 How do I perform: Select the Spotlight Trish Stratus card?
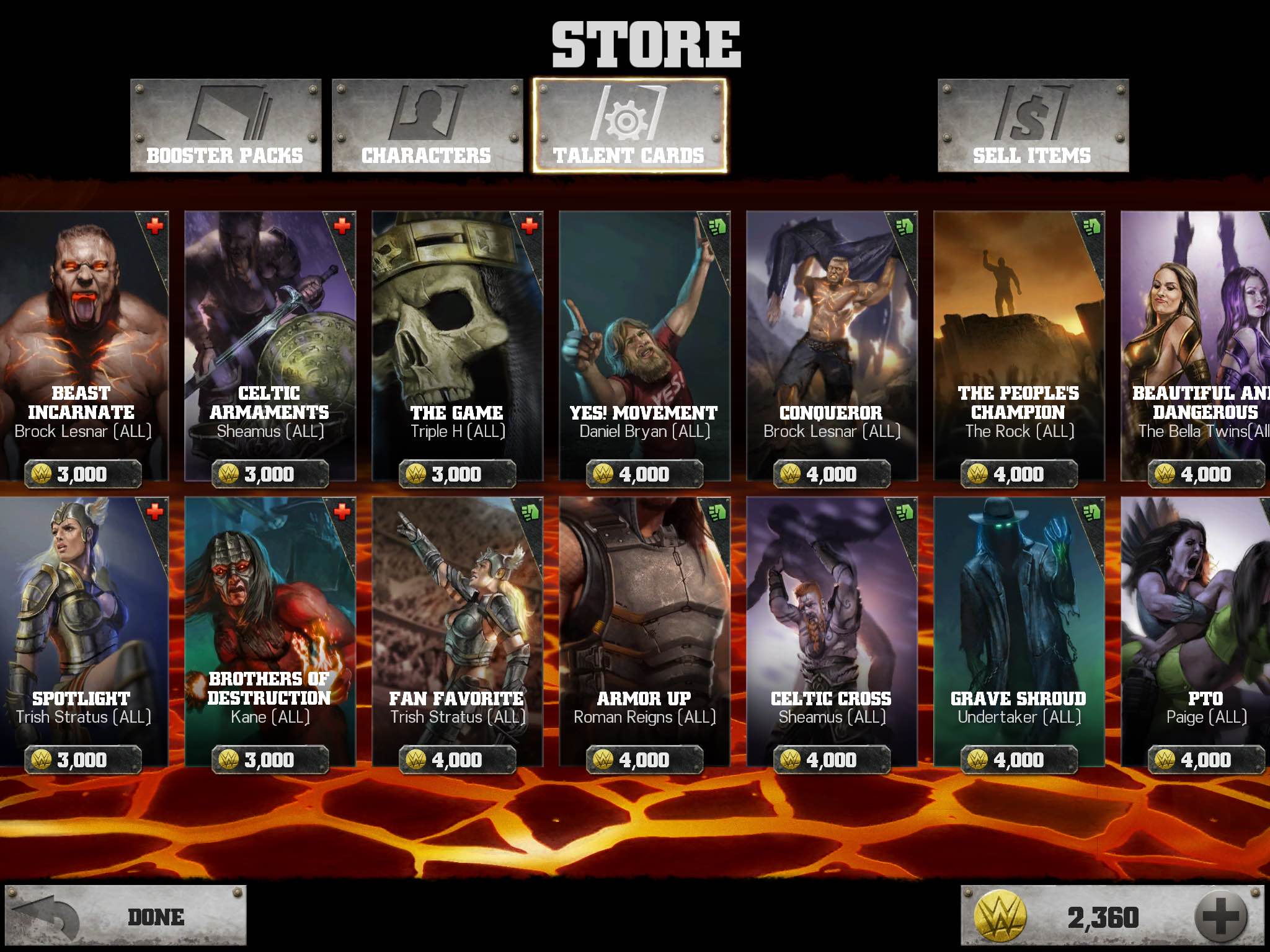tap(83, 631)
